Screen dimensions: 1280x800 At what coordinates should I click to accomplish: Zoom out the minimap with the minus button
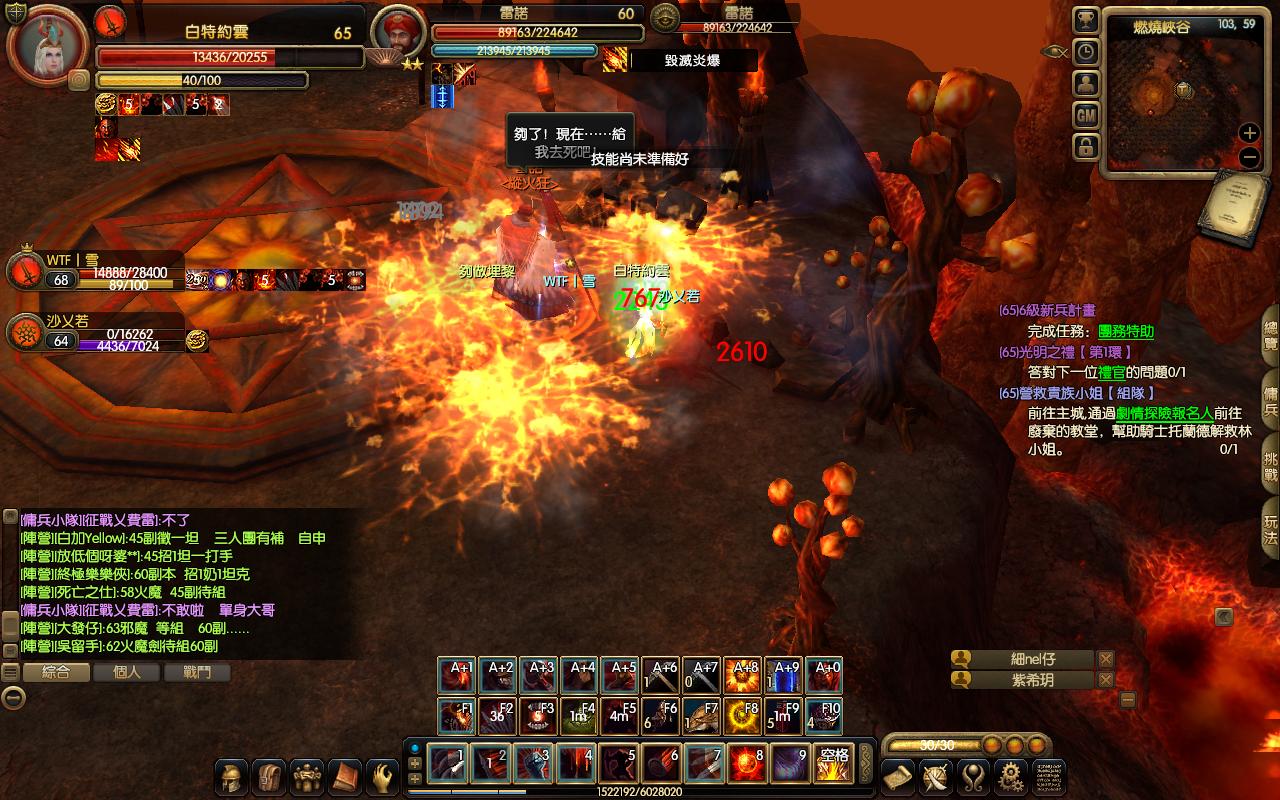(1249, 157)
